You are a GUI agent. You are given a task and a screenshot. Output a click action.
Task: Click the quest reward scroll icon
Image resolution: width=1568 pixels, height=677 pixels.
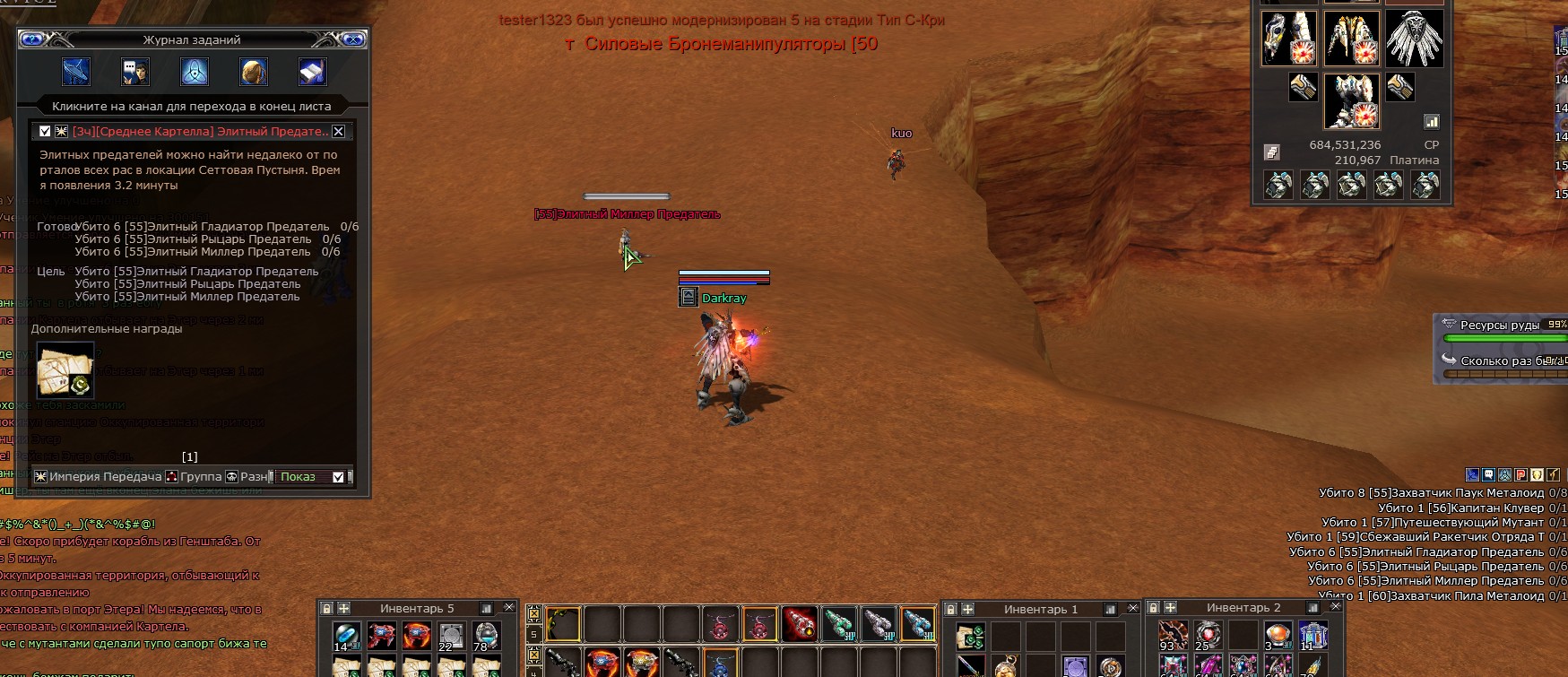point(65,370)
